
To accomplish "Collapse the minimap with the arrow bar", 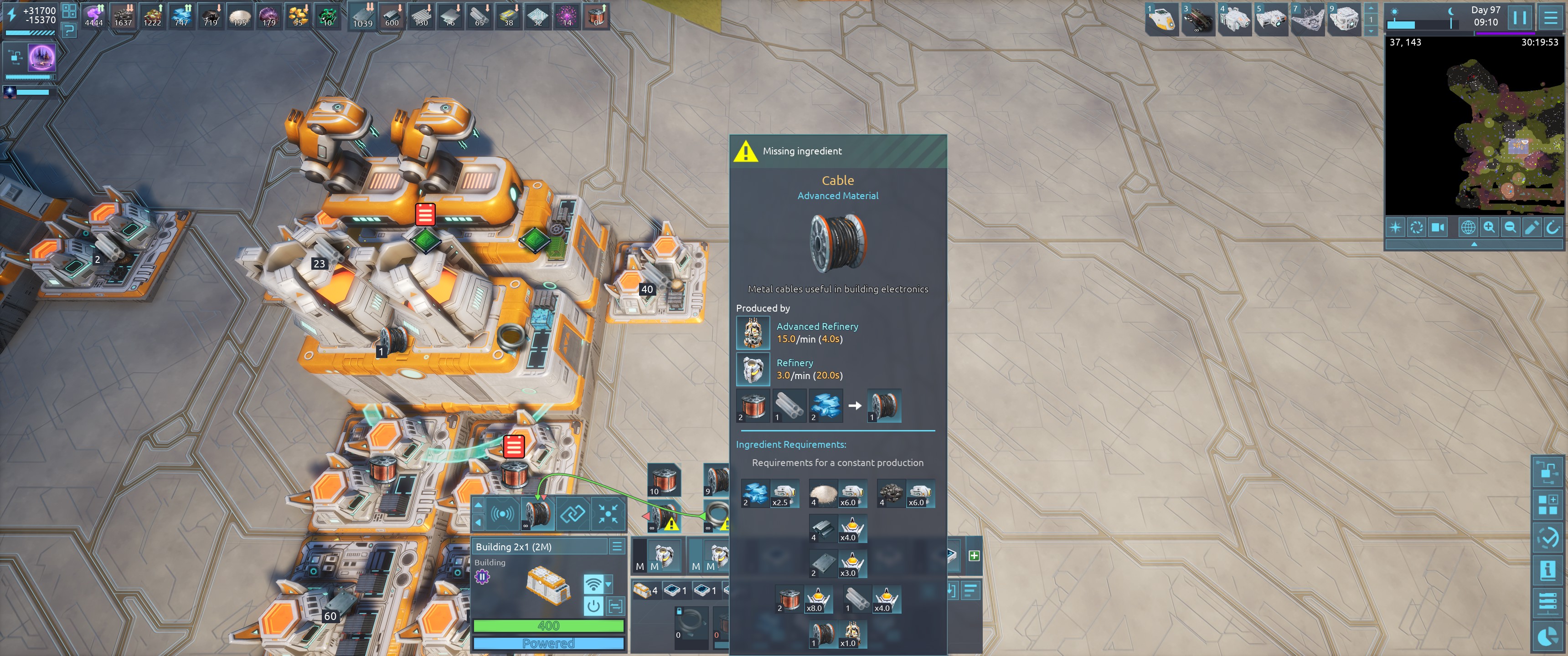I will point(1474,244).
